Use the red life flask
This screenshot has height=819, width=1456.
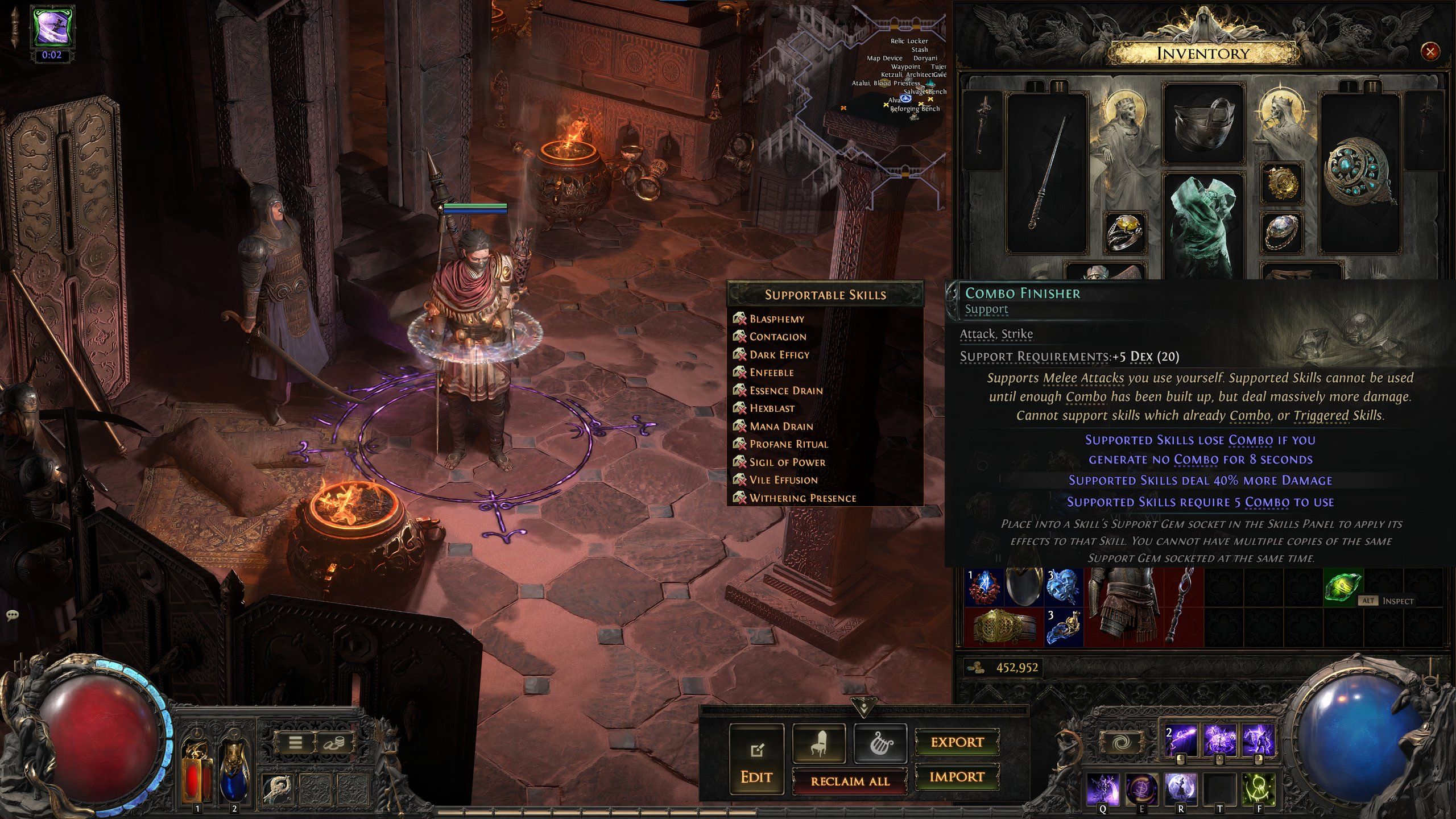point(197,768)
